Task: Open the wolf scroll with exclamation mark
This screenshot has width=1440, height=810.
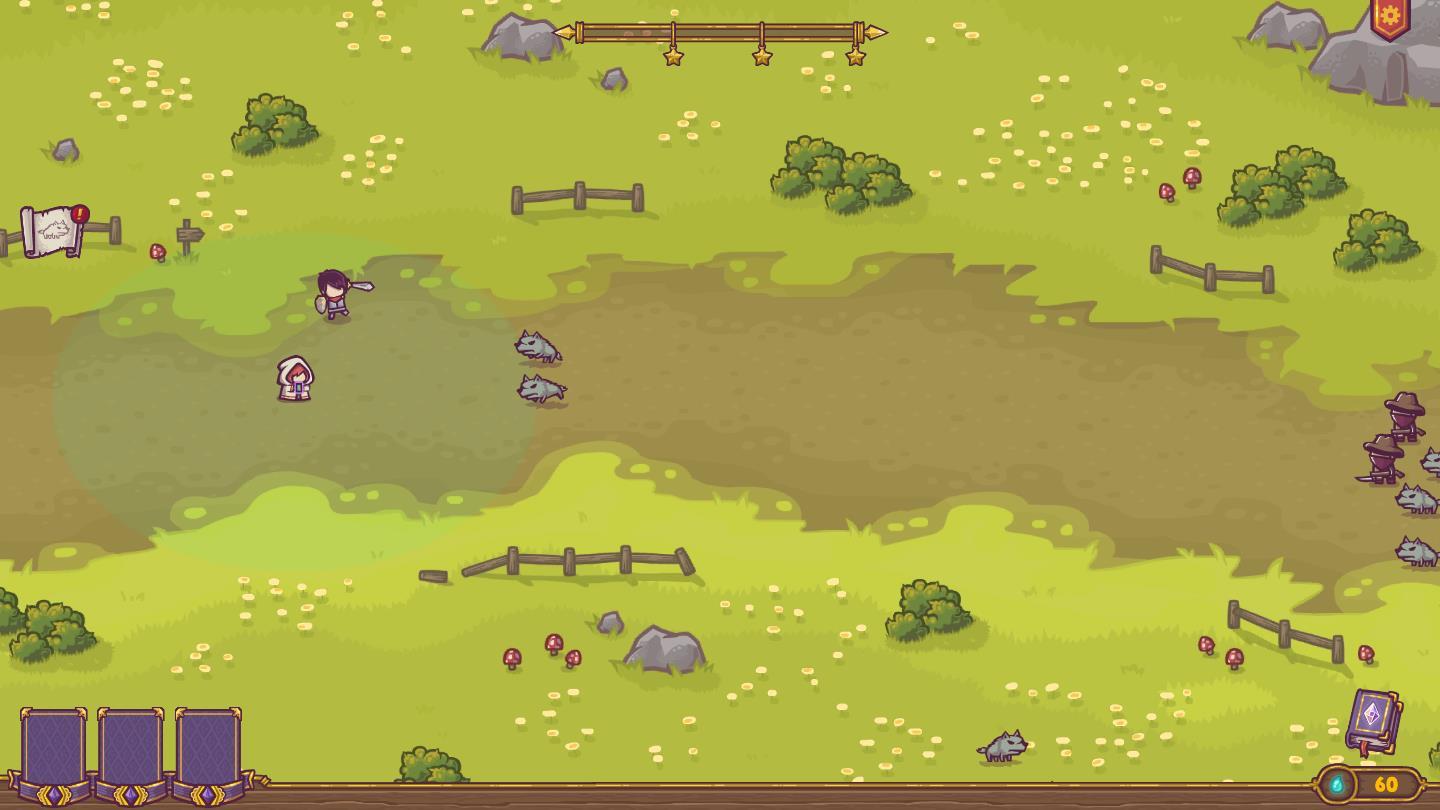Action: 48,230
